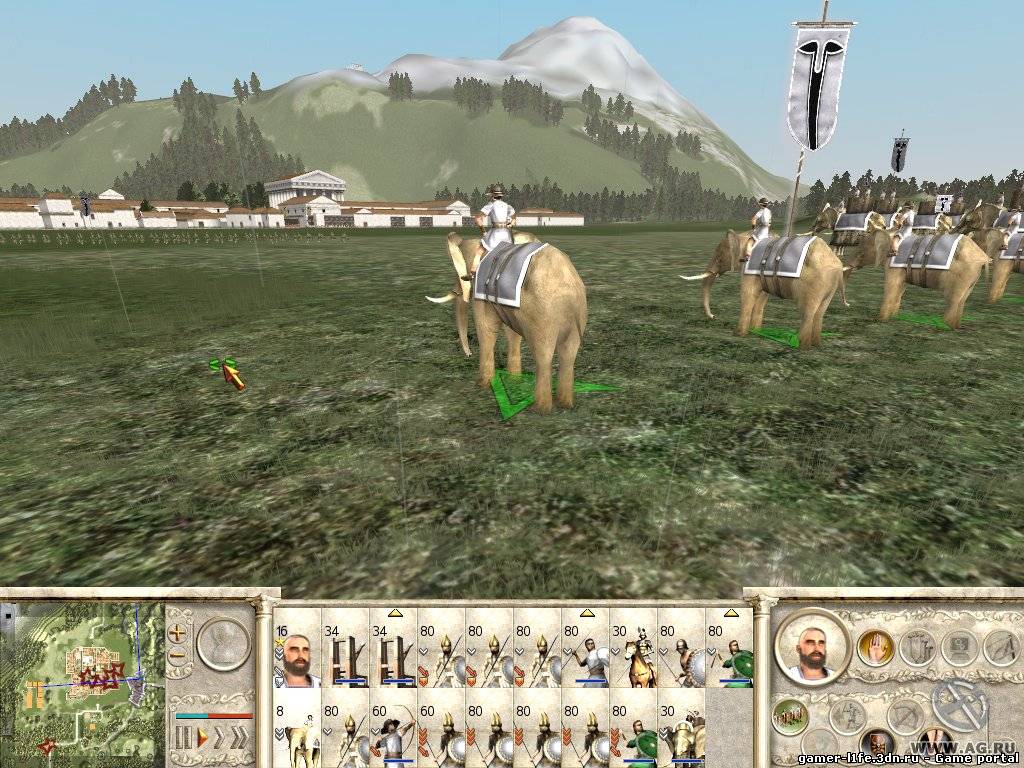
Task: Click the greyed running soldier button
Action: pos(847,717)
